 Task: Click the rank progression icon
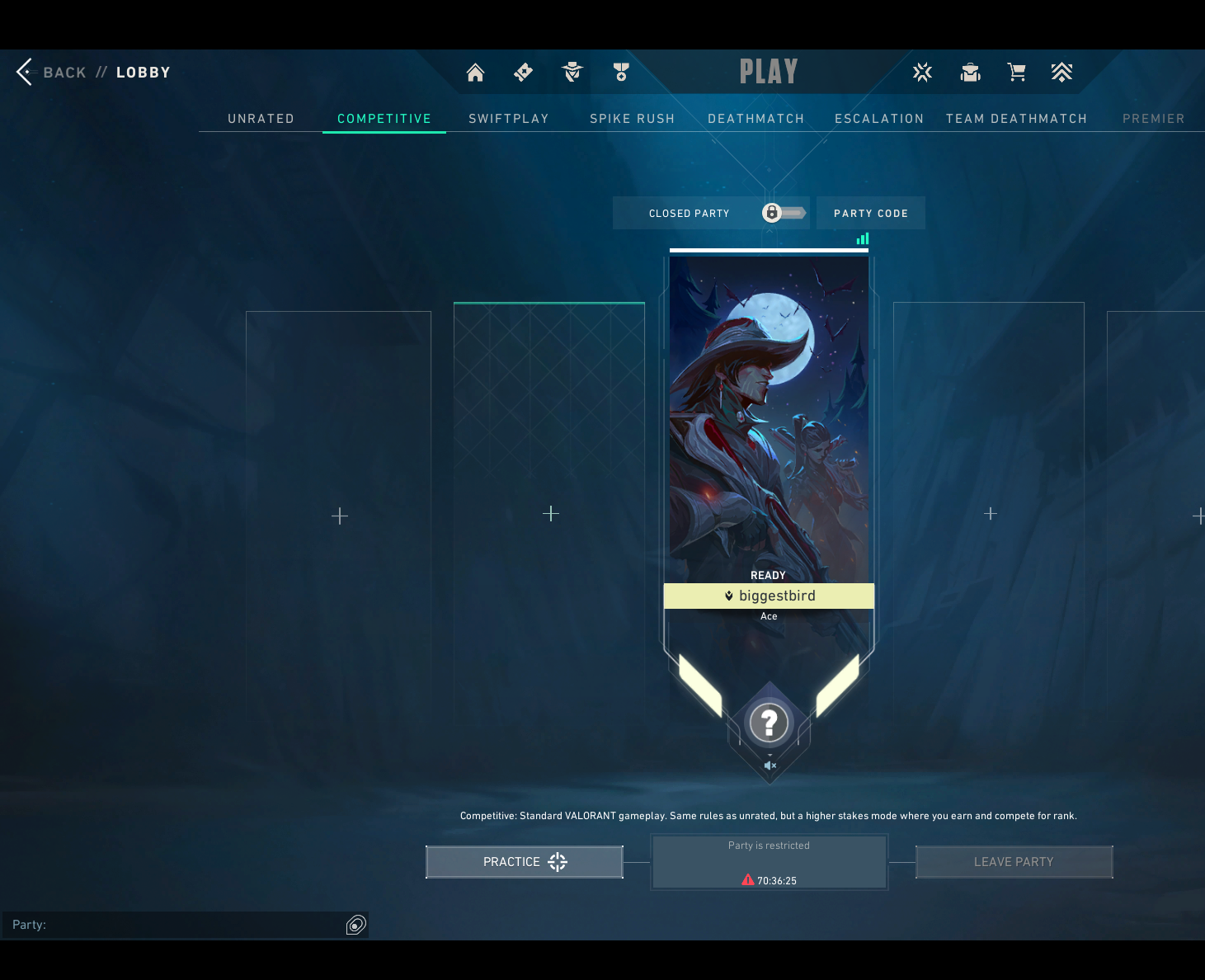pyautogui.click(x=1062, y=72)
